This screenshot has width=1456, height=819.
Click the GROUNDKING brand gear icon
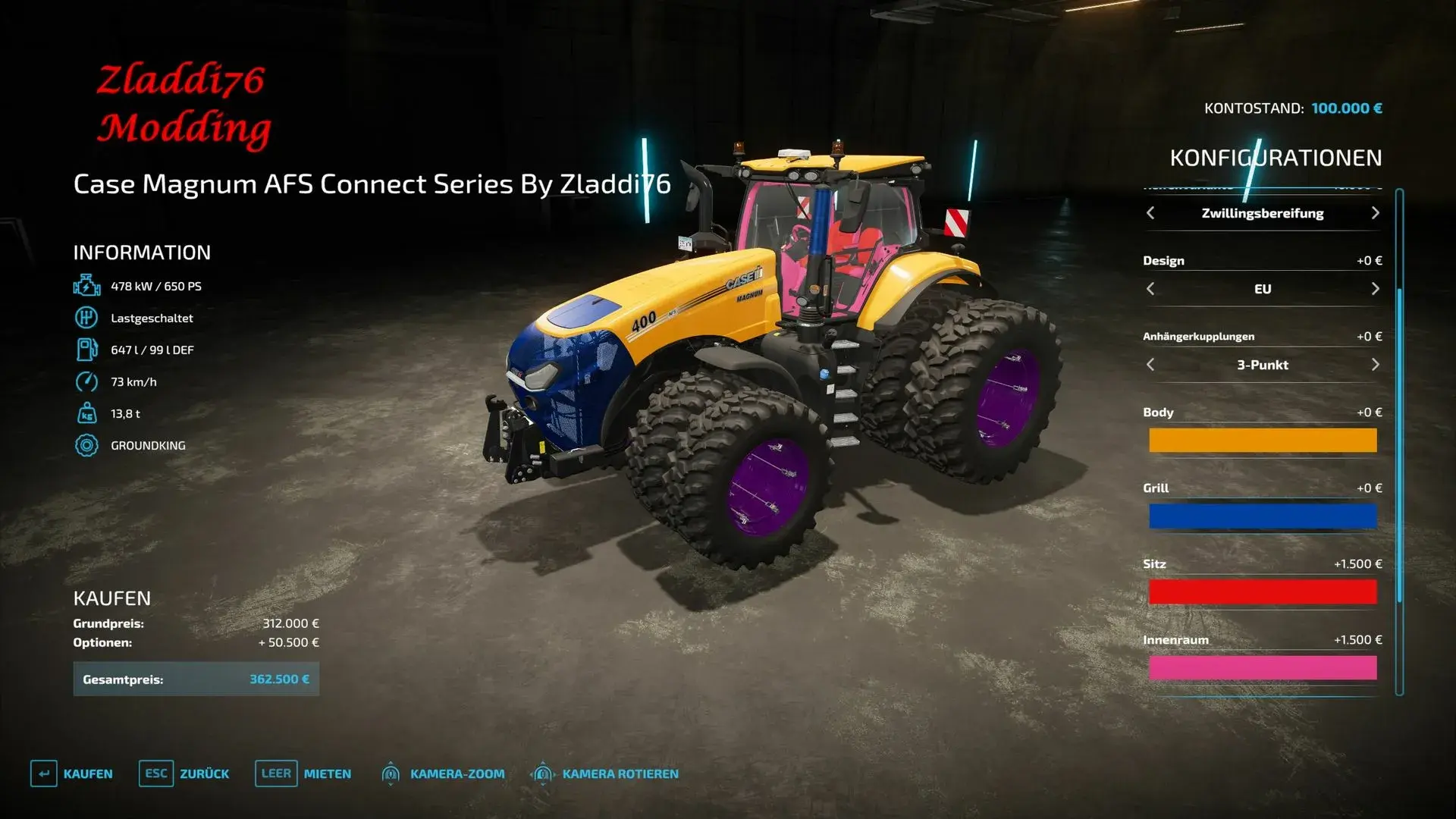click(x=86, y=445)
